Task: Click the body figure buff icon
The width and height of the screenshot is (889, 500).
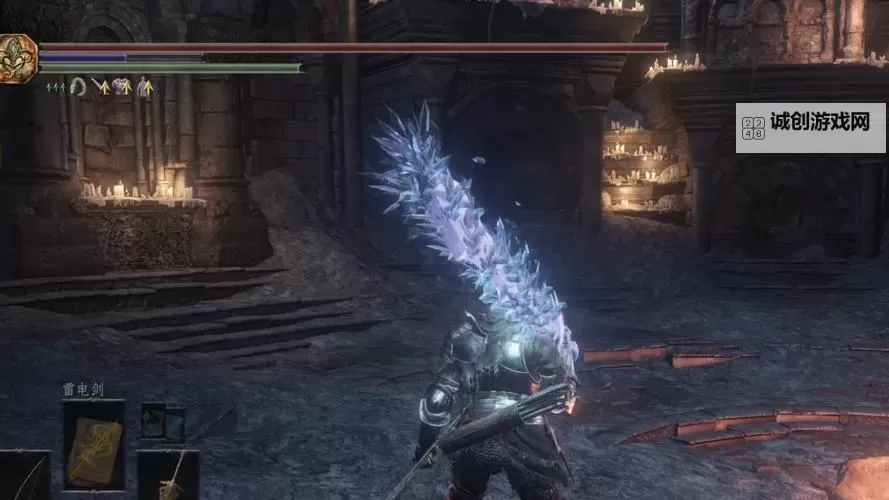Action: (145, 87)
